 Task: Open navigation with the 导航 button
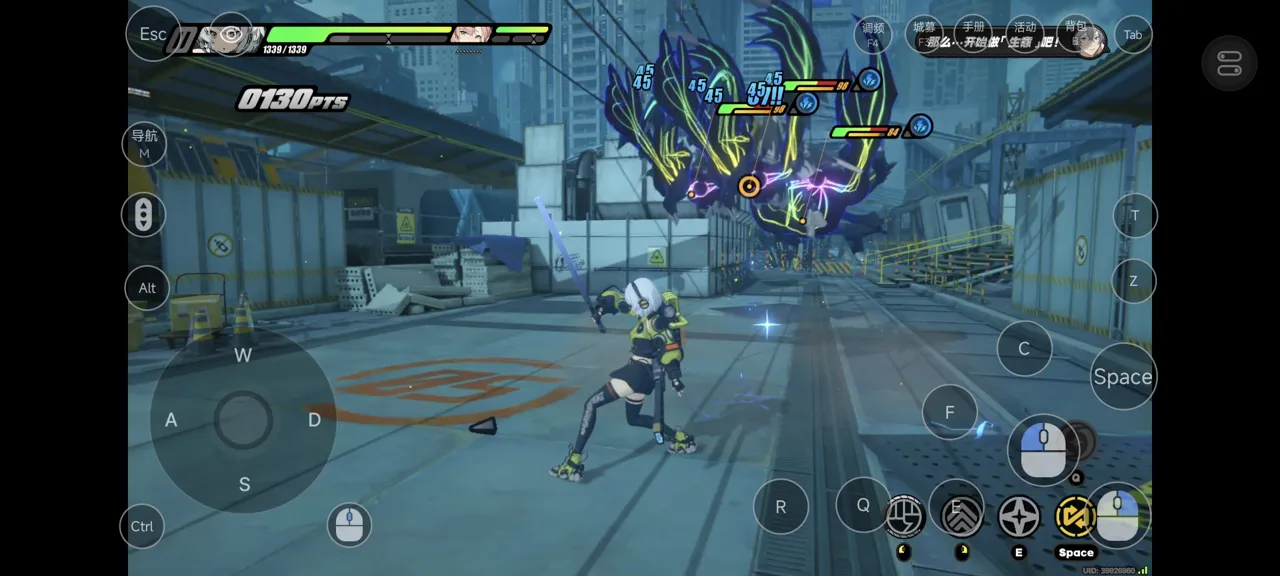(x=144, y=143)
